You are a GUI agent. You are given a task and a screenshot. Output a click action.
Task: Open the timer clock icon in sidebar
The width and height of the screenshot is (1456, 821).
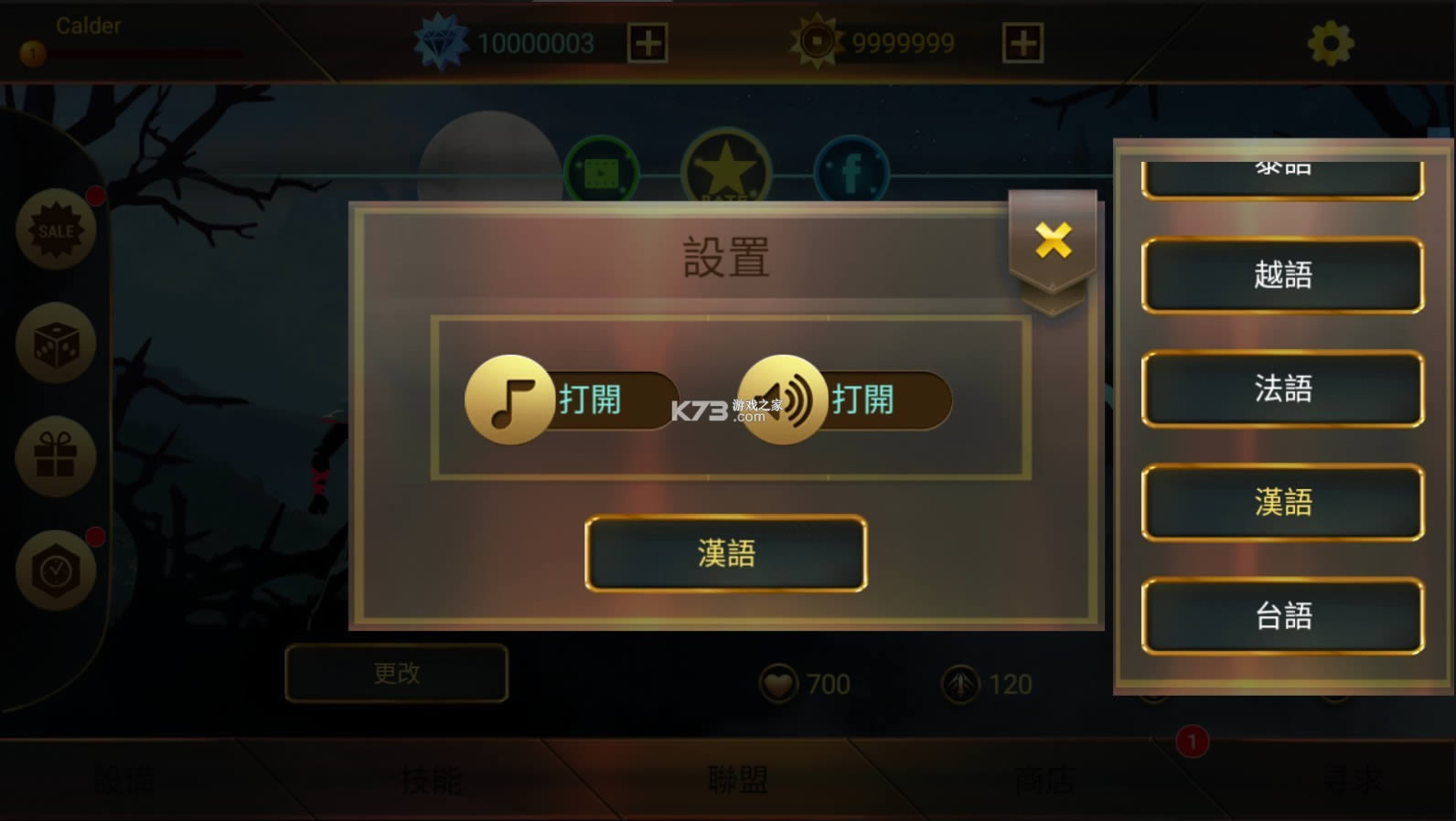[57, 570]
